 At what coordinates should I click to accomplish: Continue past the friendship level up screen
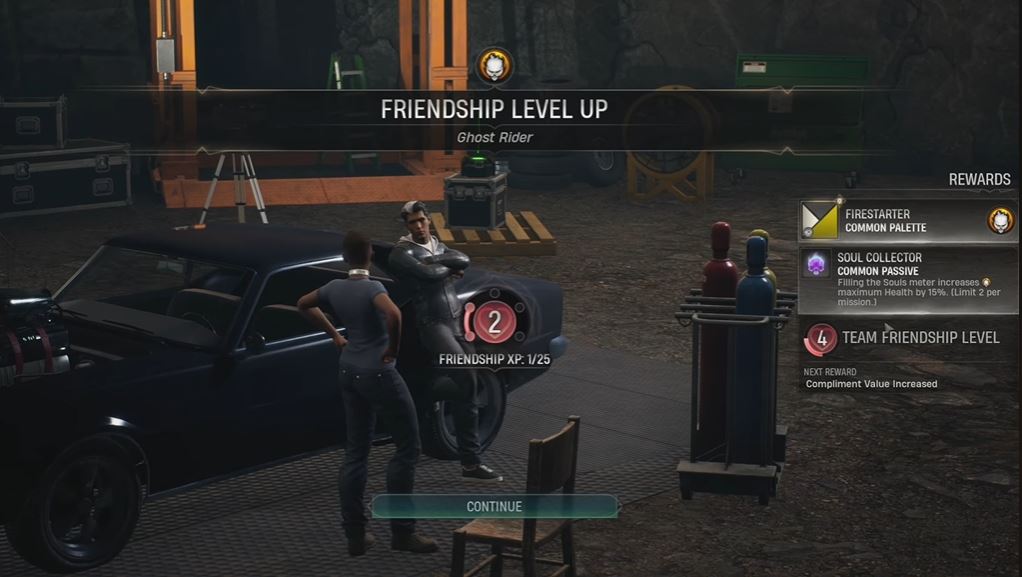pyautogui.click(x=494, y=506)
